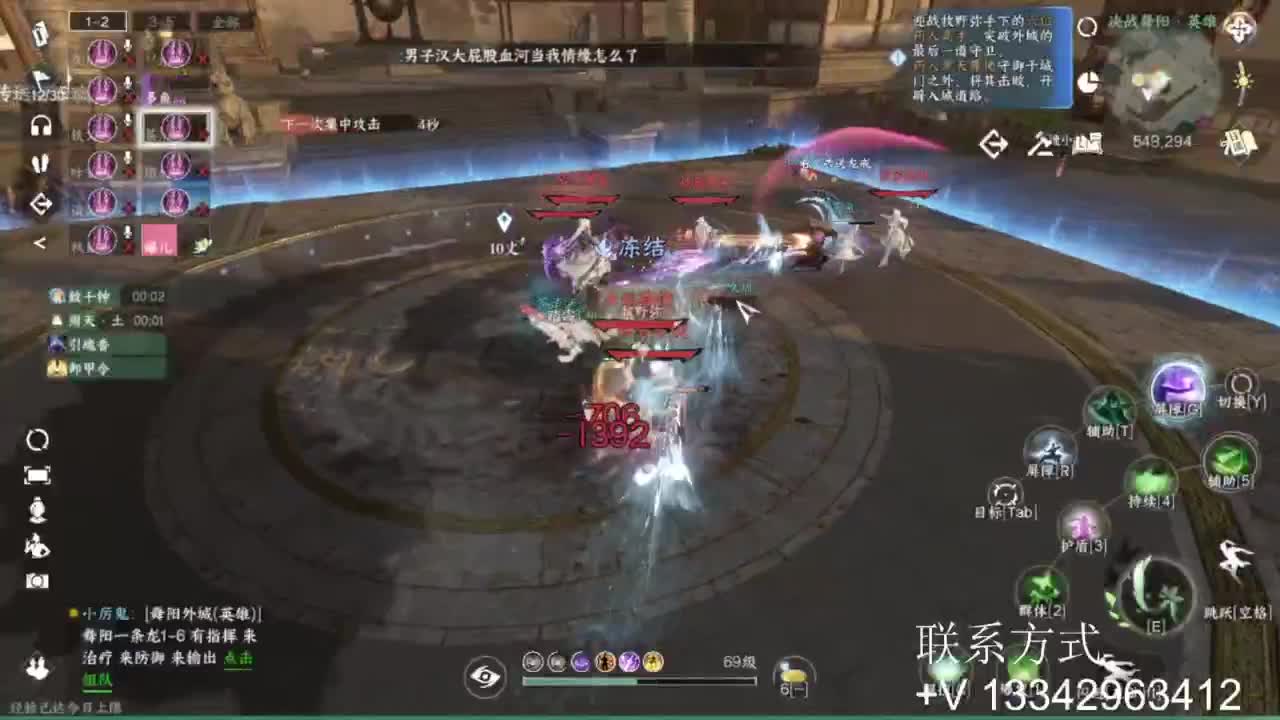
Task: Cast the 护盾[3] shield skill
Action: (x=1083, y=526)
